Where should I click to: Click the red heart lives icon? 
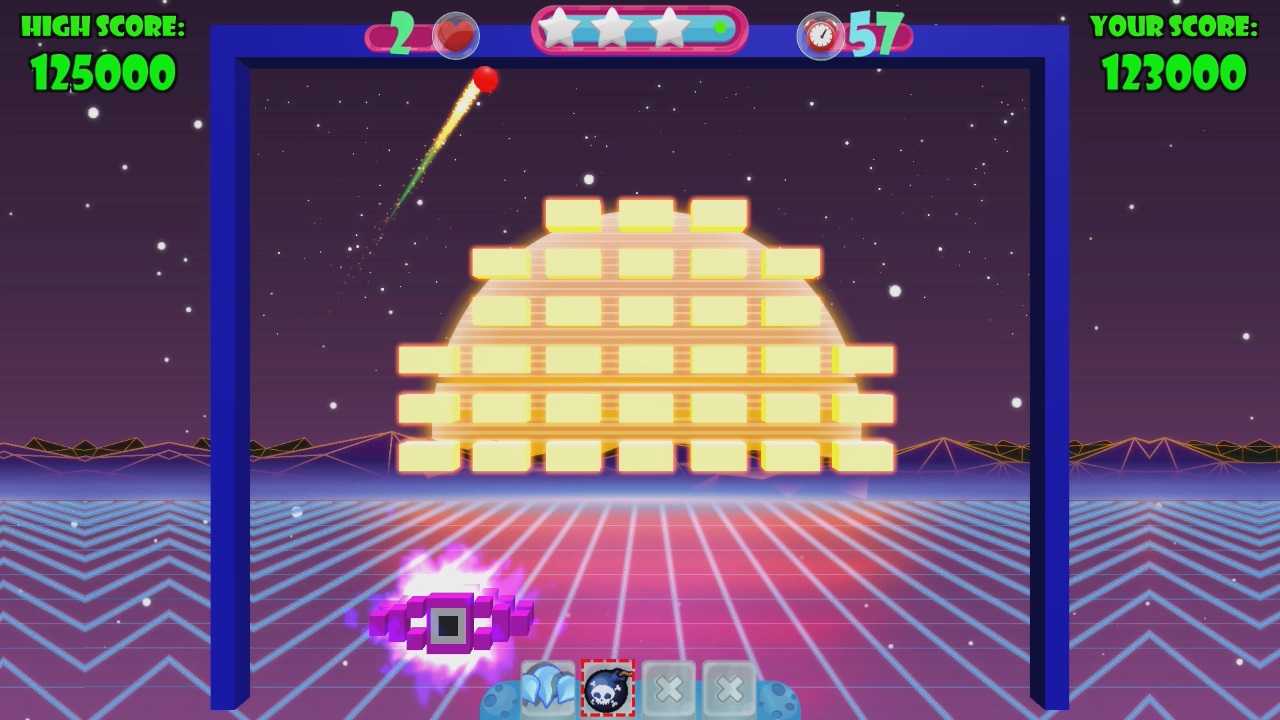(455, 33)
